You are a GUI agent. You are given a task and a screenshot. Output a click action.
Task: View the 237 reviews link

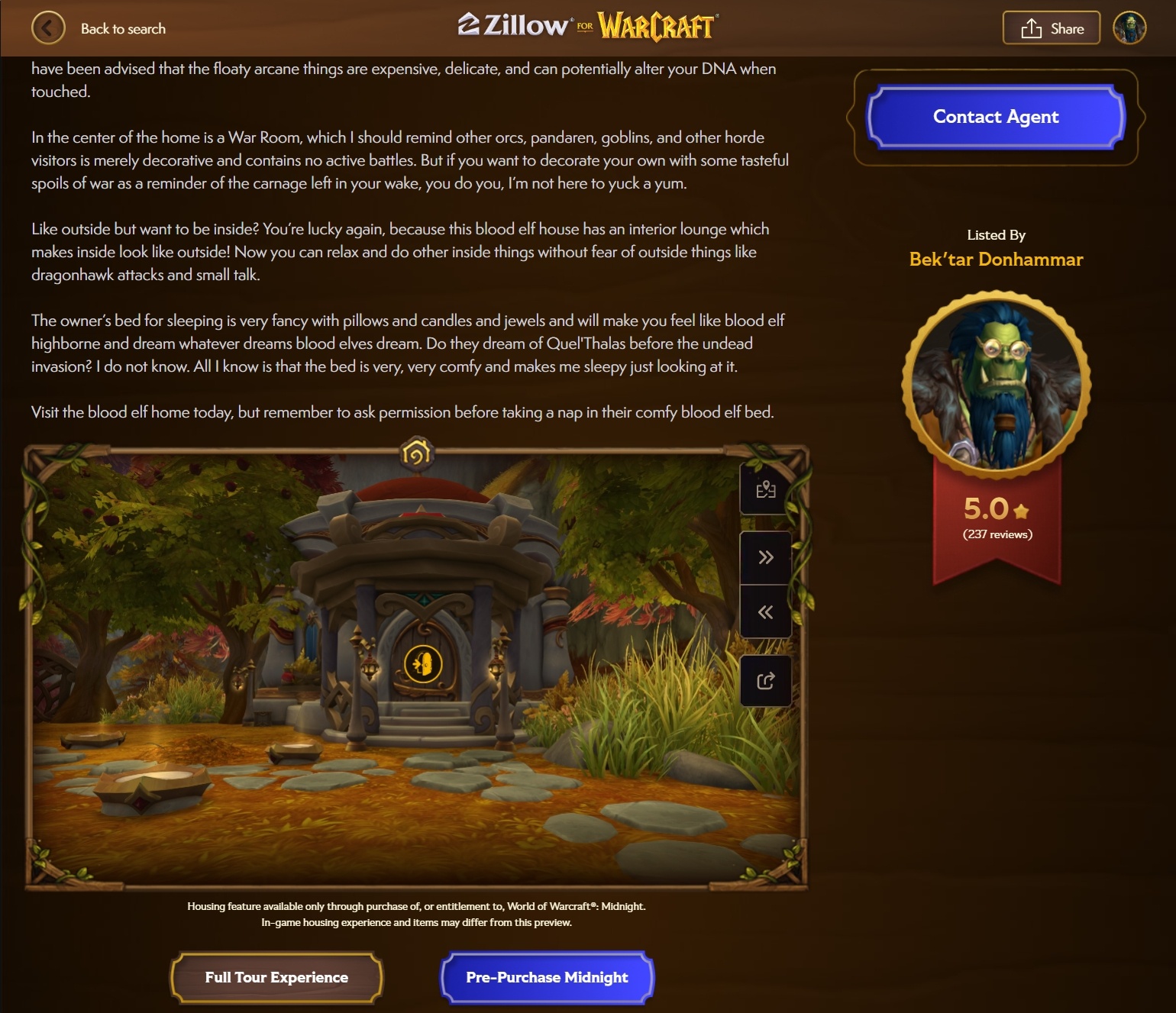(x=997, y=534)
